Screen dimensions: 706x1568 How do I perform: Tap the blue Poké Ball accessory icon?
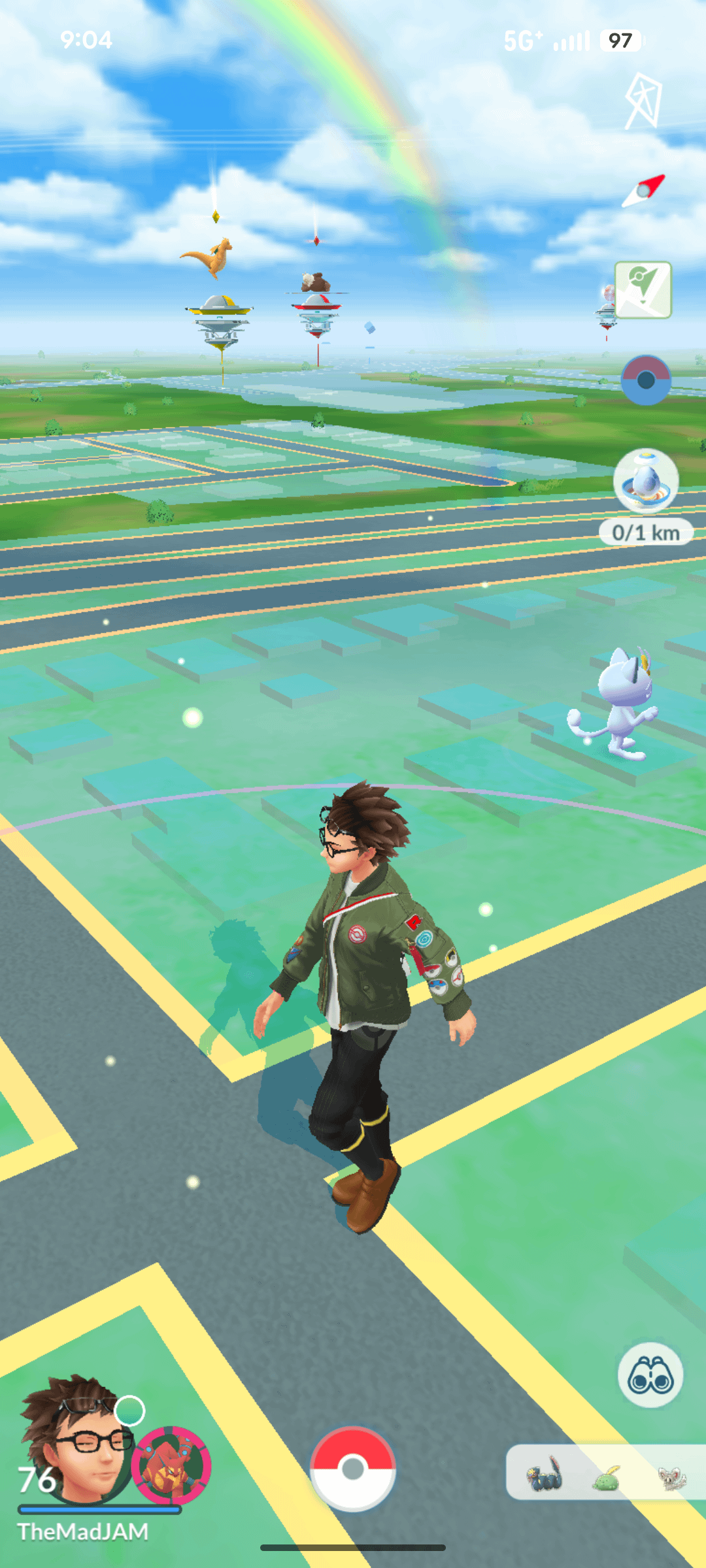[x=646, y=380]
